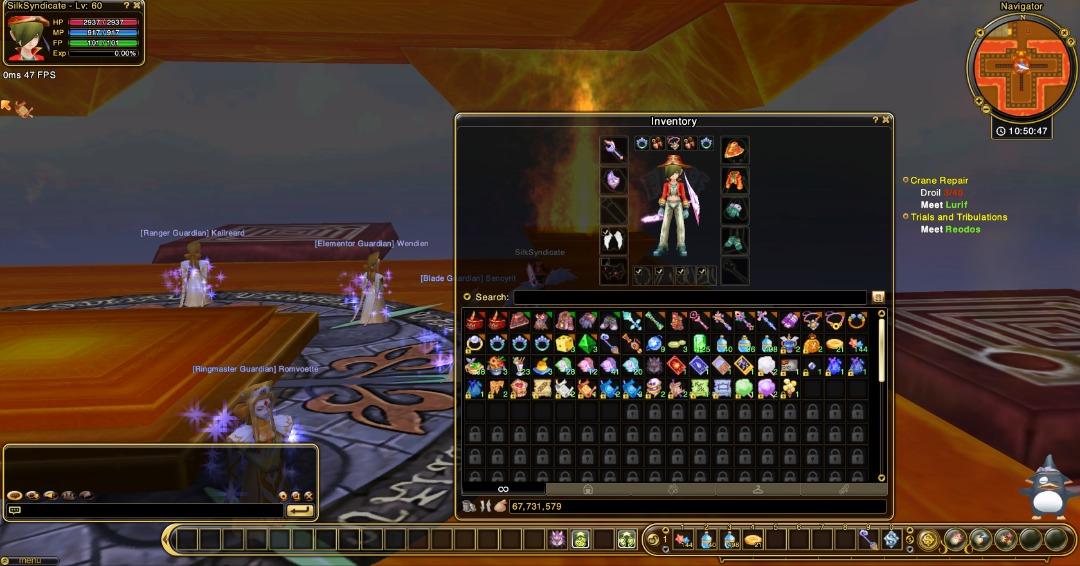Pick the yellow dice item in inventory
This screenshot has height=566, width=1080.
[565, 344]
